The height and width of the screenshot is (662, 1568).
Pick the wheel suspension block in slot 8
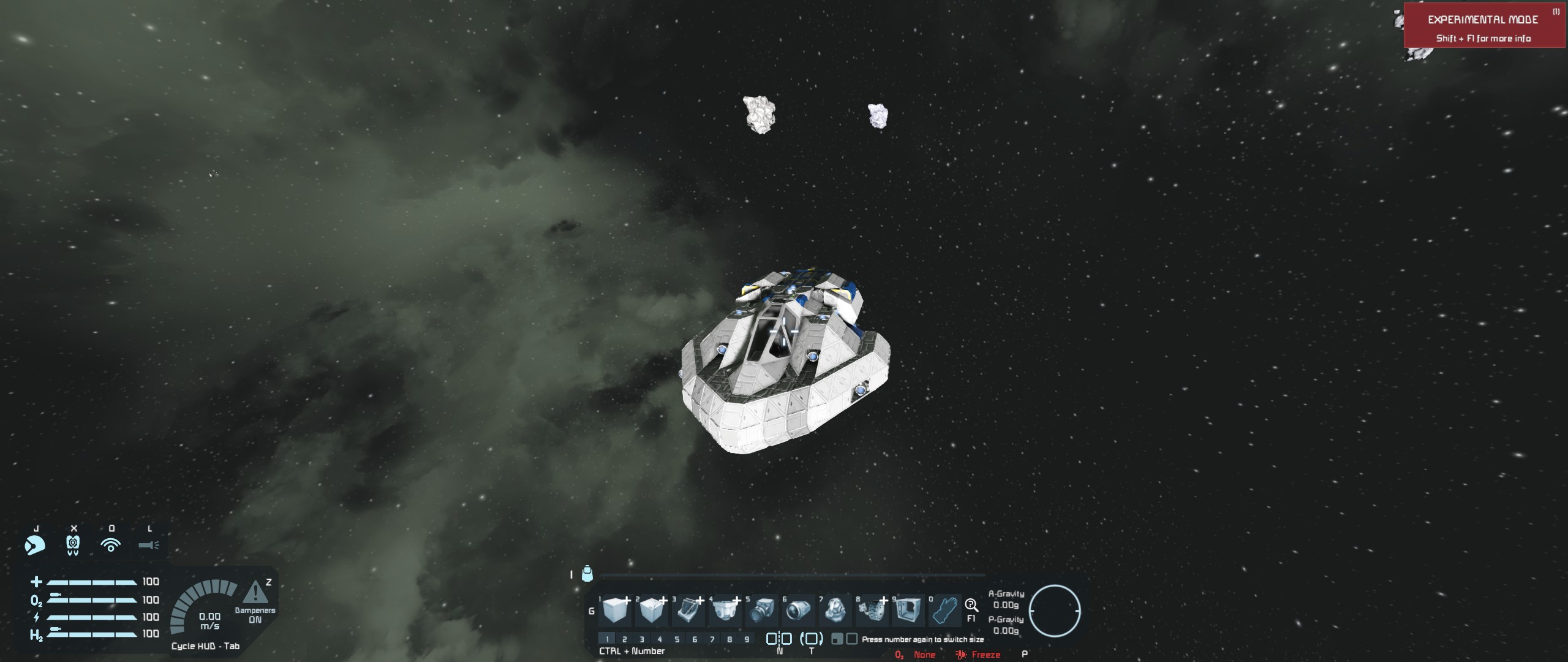872,611
